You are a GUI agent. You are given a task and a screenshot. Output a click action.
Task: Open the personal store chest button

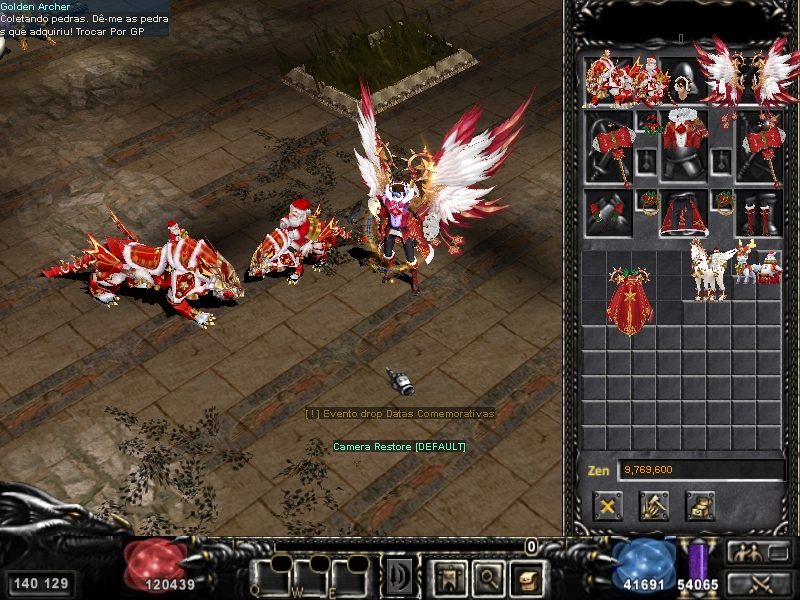point(699,505)
